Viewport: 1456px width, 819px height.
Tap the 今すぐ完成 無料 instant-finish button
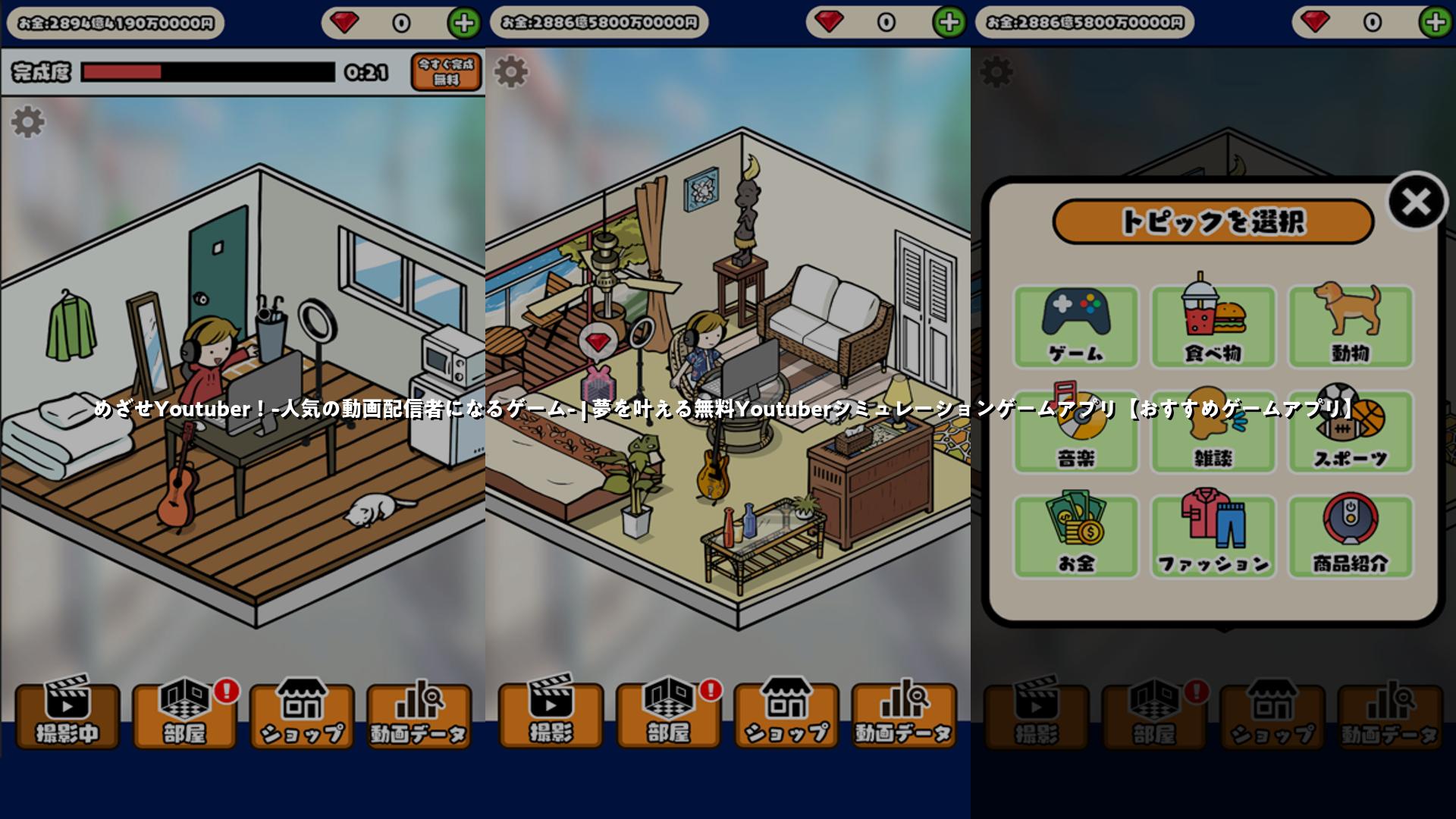pos(446,72)
